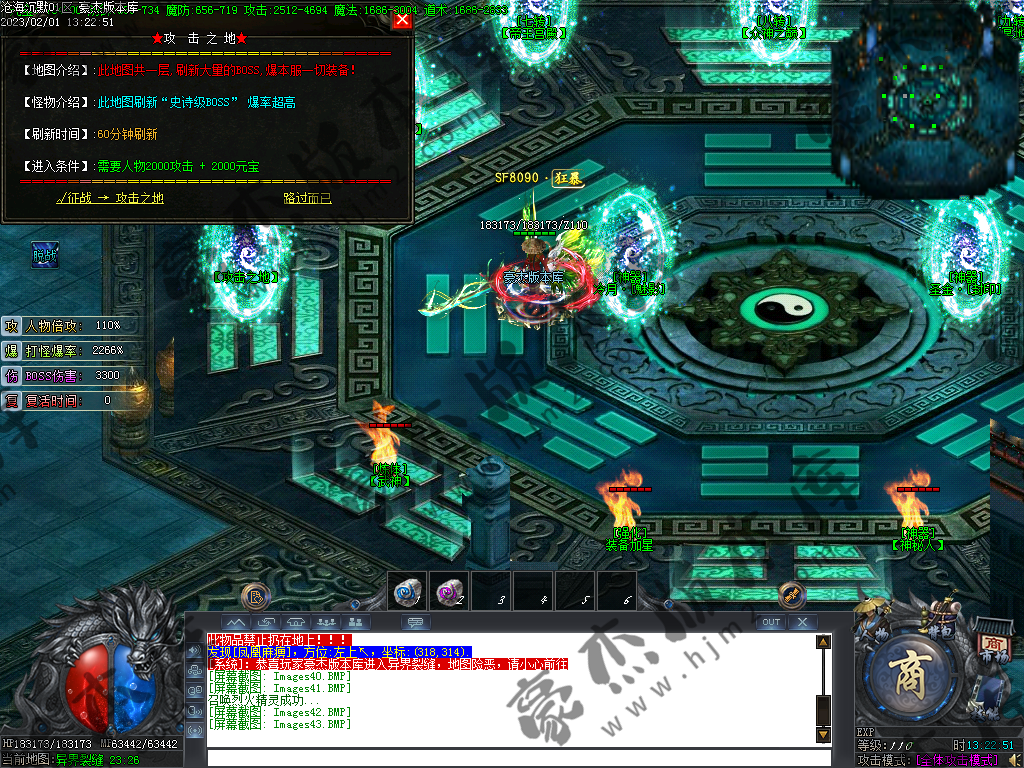Close the chat panel with its X button
The image size is (1024, 768).
click(x=802, y=622)
